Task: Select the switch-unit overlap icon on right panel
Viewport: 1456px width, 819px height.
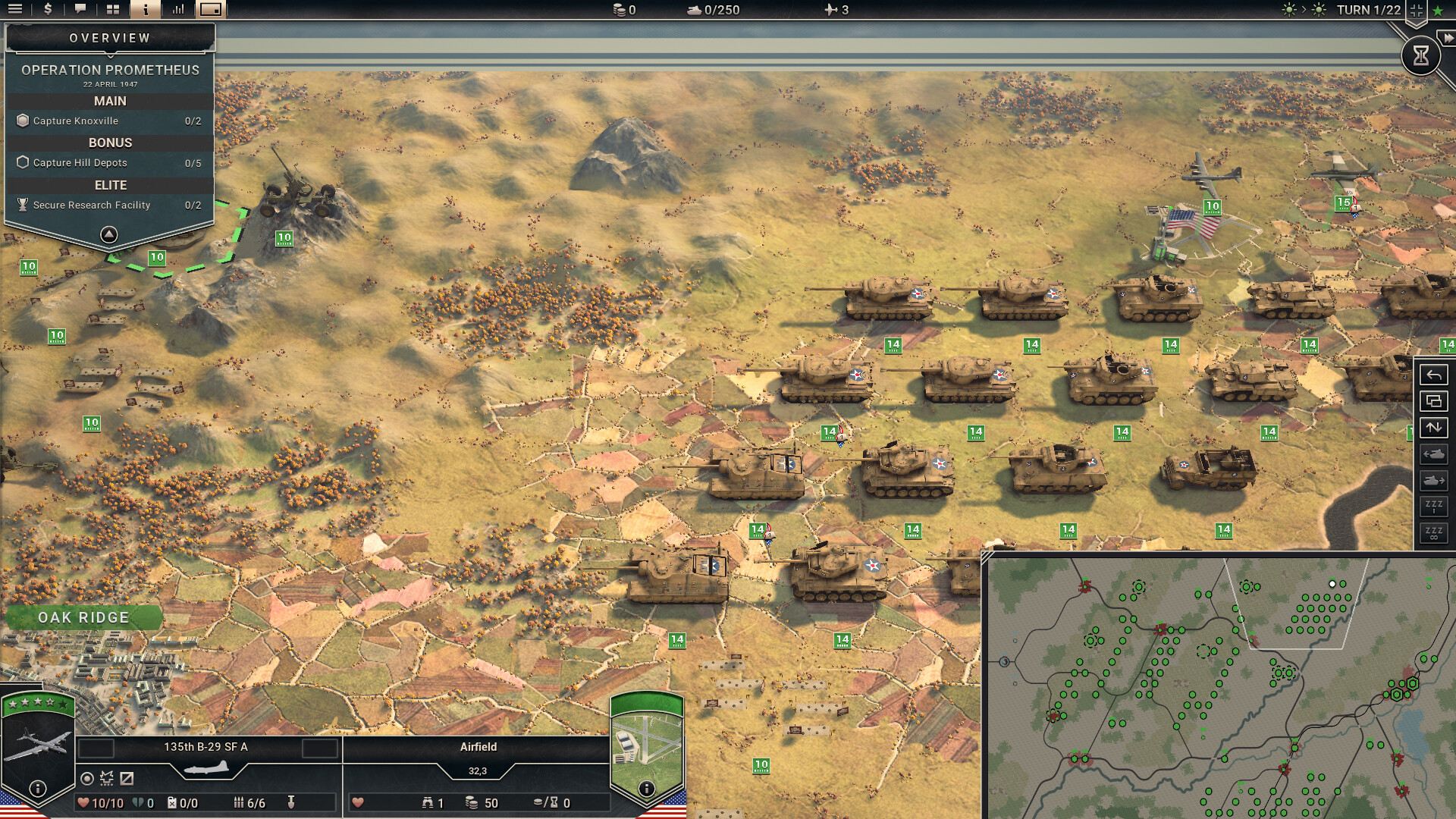Action: (x=1434, y=402)
